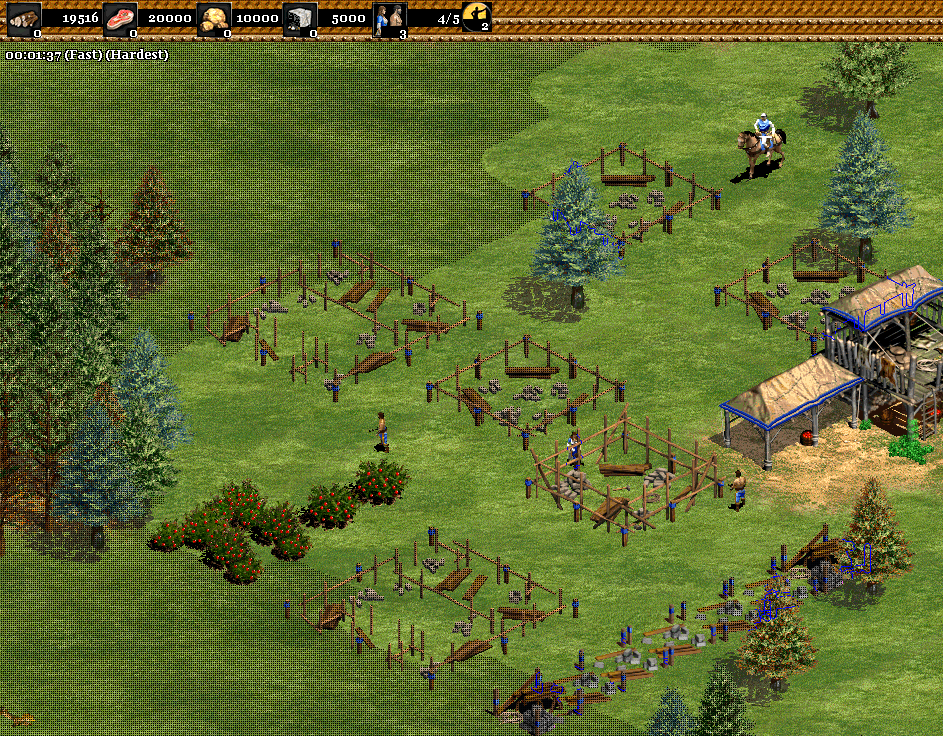Click the stone resource icon
This screenshot has height=736, width=943.
(x=299, y=18)
